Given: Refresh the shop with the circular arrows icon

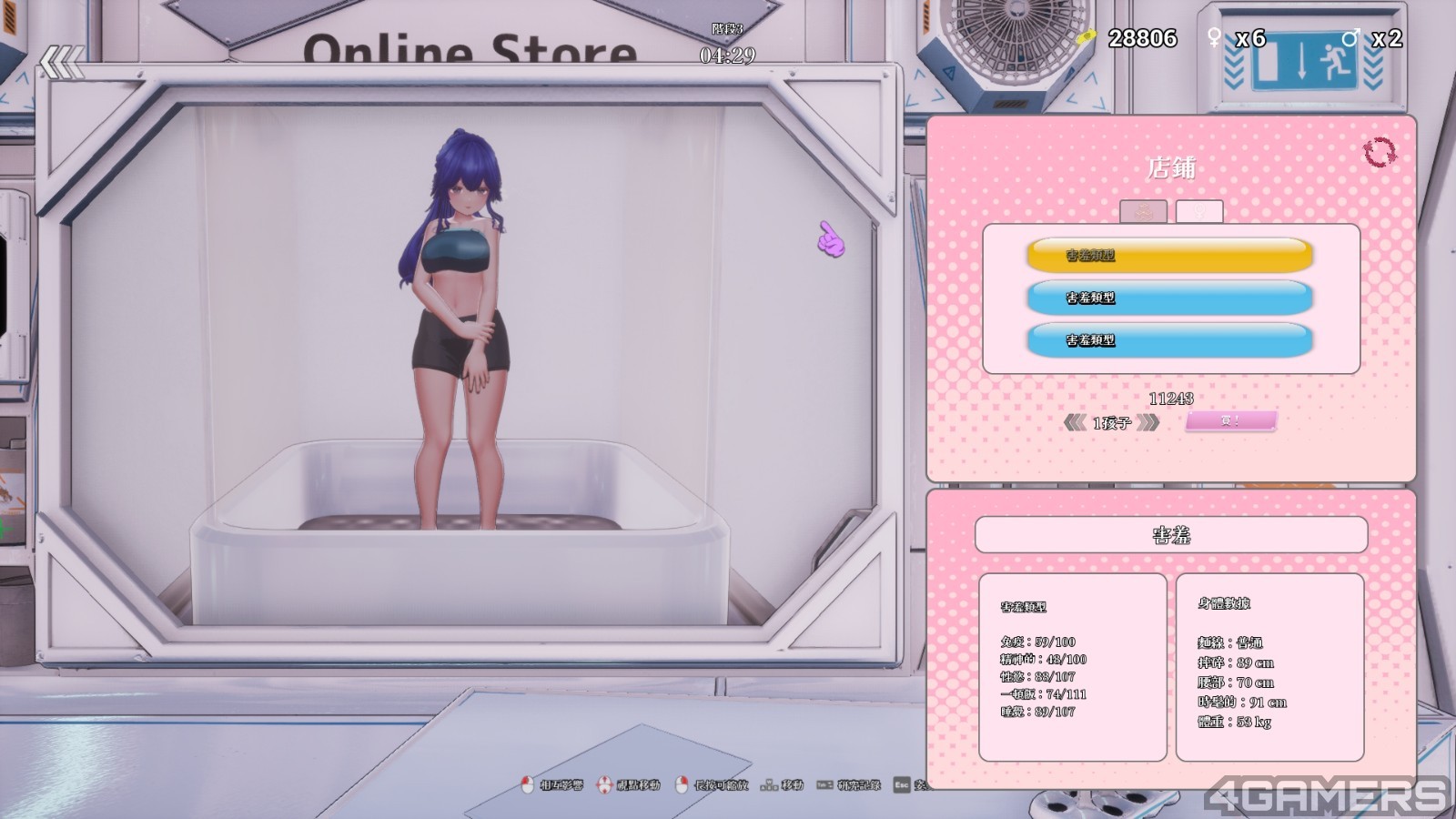Looking at the screenshot, I should click(x=1379, y=152).
